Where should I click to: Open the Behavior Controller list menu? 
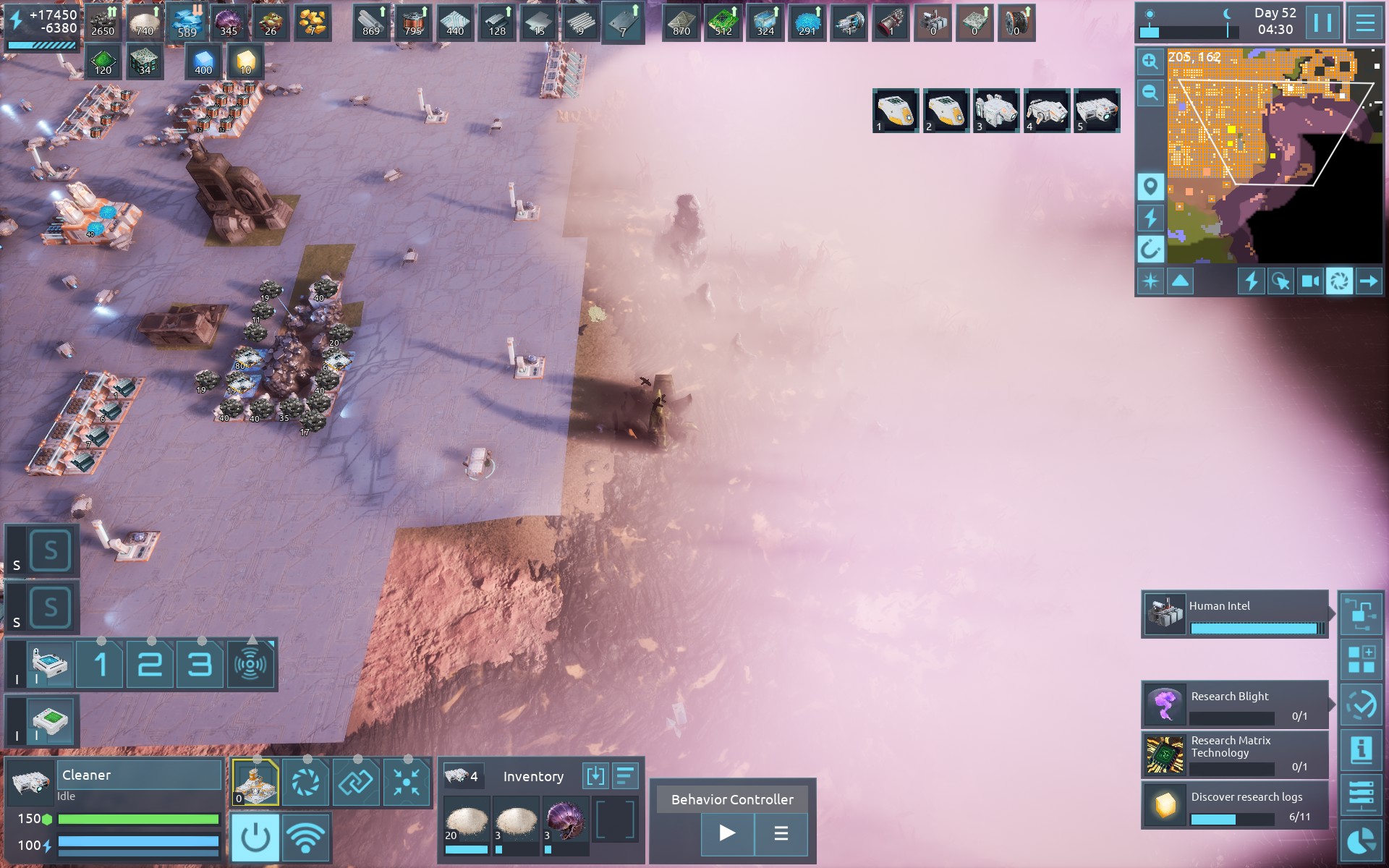[781, 833]
